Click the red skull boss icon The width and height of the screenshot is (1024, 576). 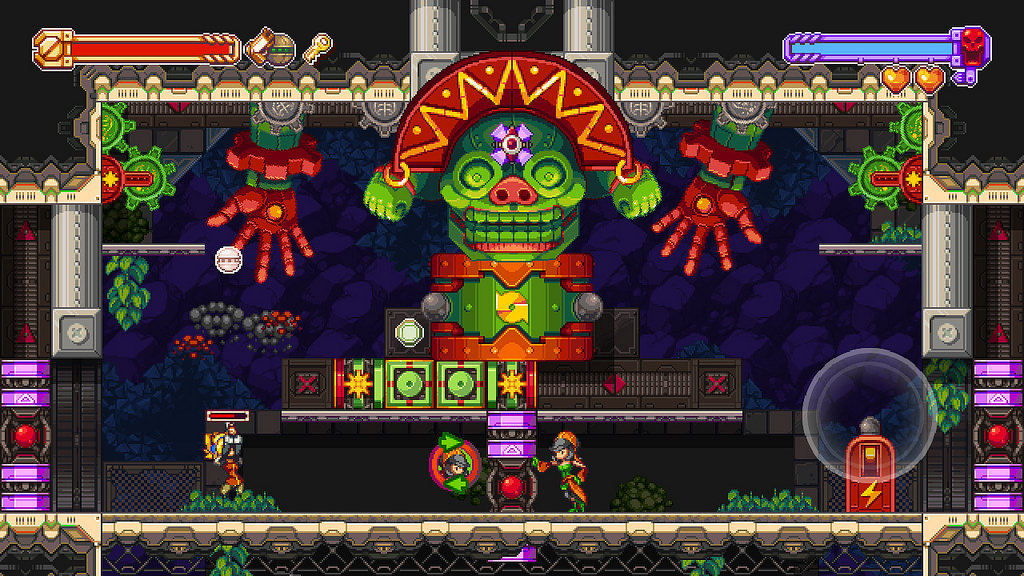(x=972, y=44)
